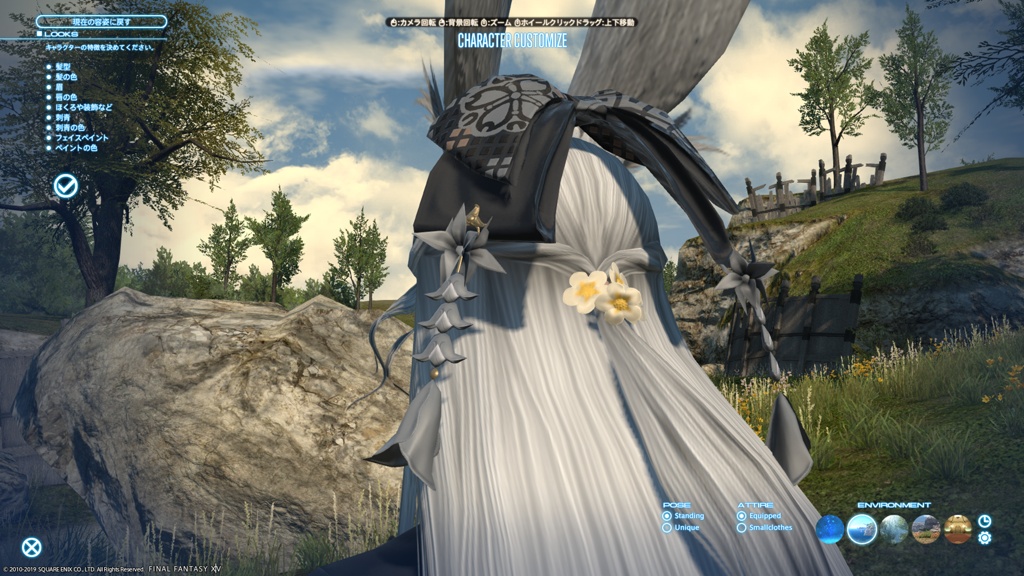Screen dimensions: 1024x576
Task: Open the ペイントの色 paint color option
Action: [75, 148]
